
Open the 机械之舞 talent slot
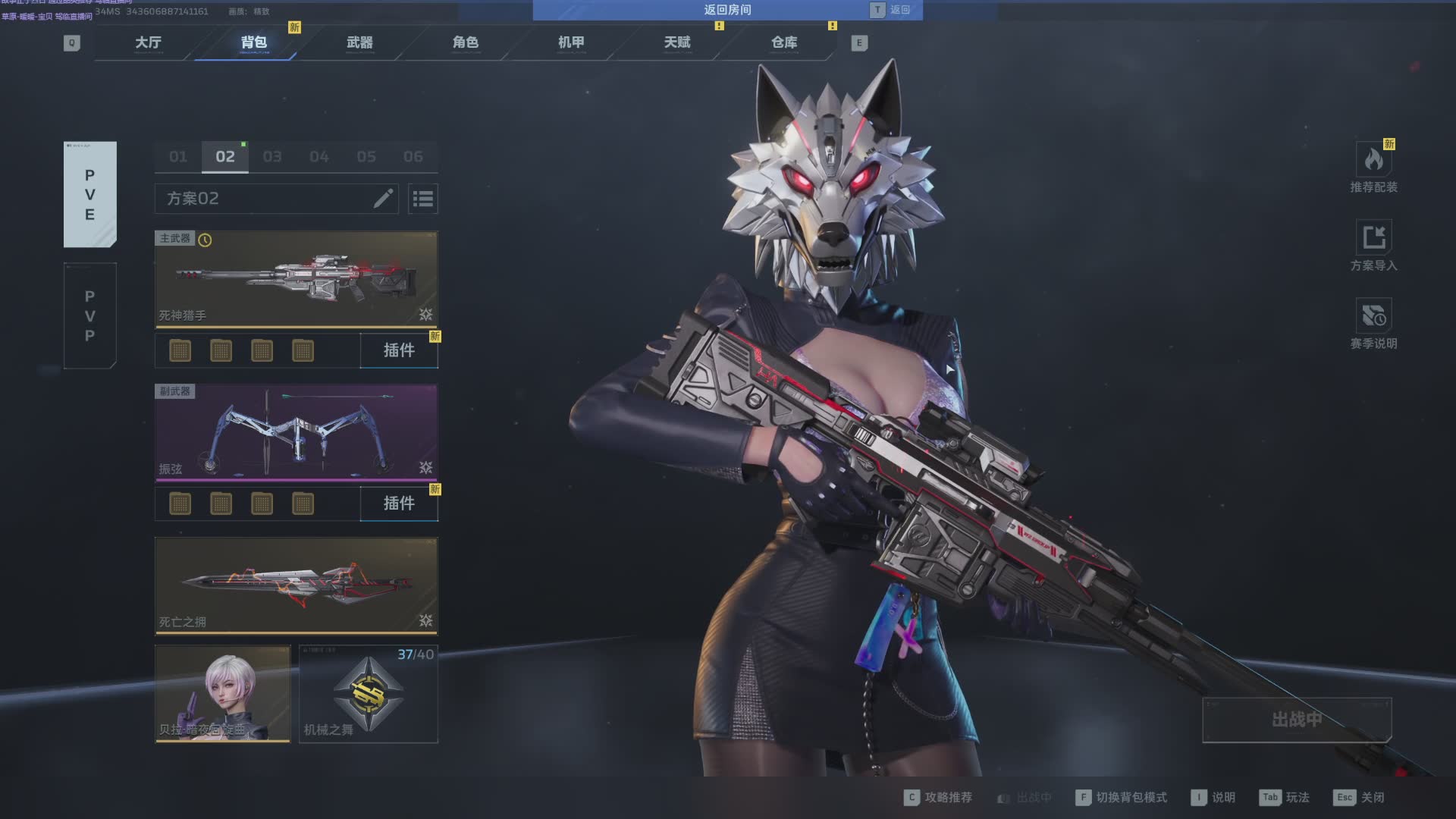(369, 693)
